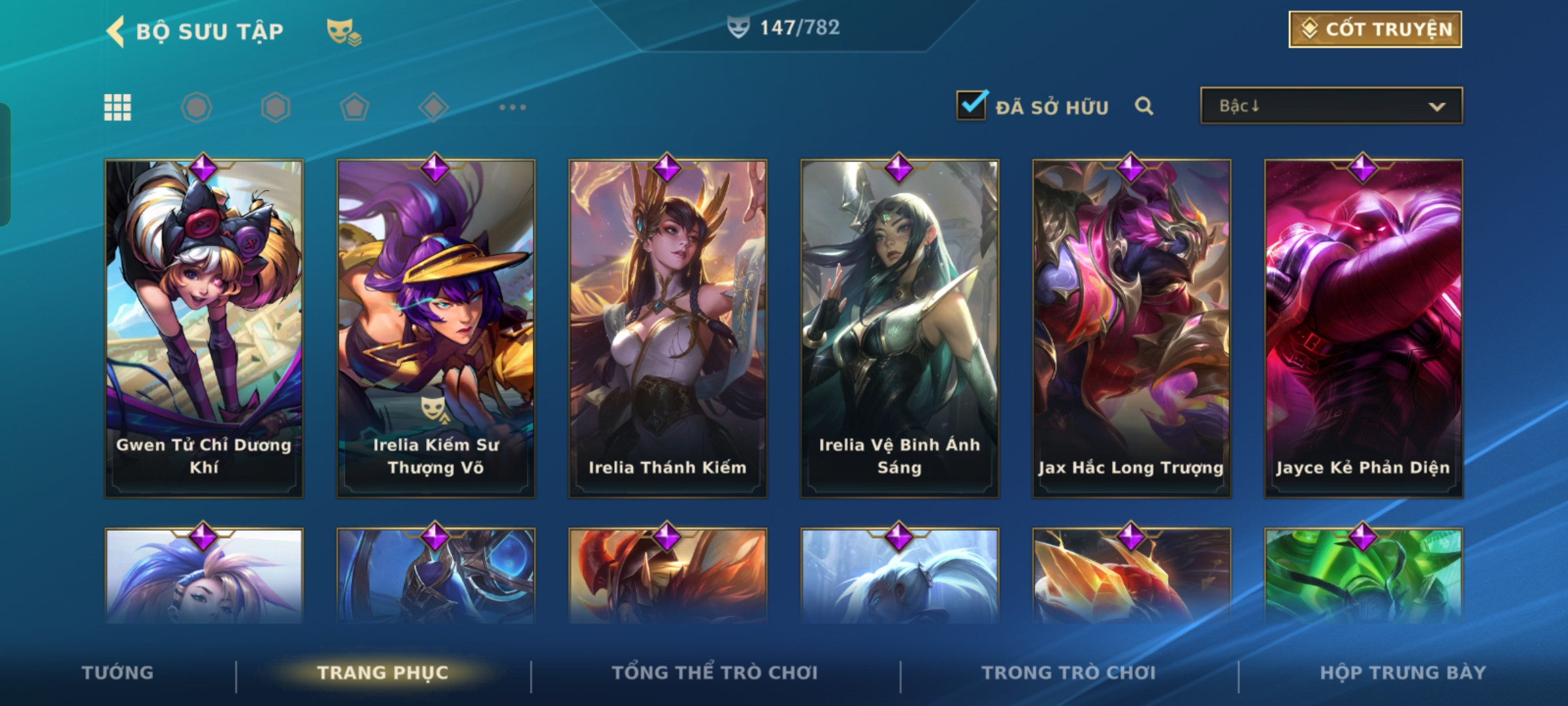Select the grid all-skins filter icon
1568x706 pixels.
tap(118, 107)
